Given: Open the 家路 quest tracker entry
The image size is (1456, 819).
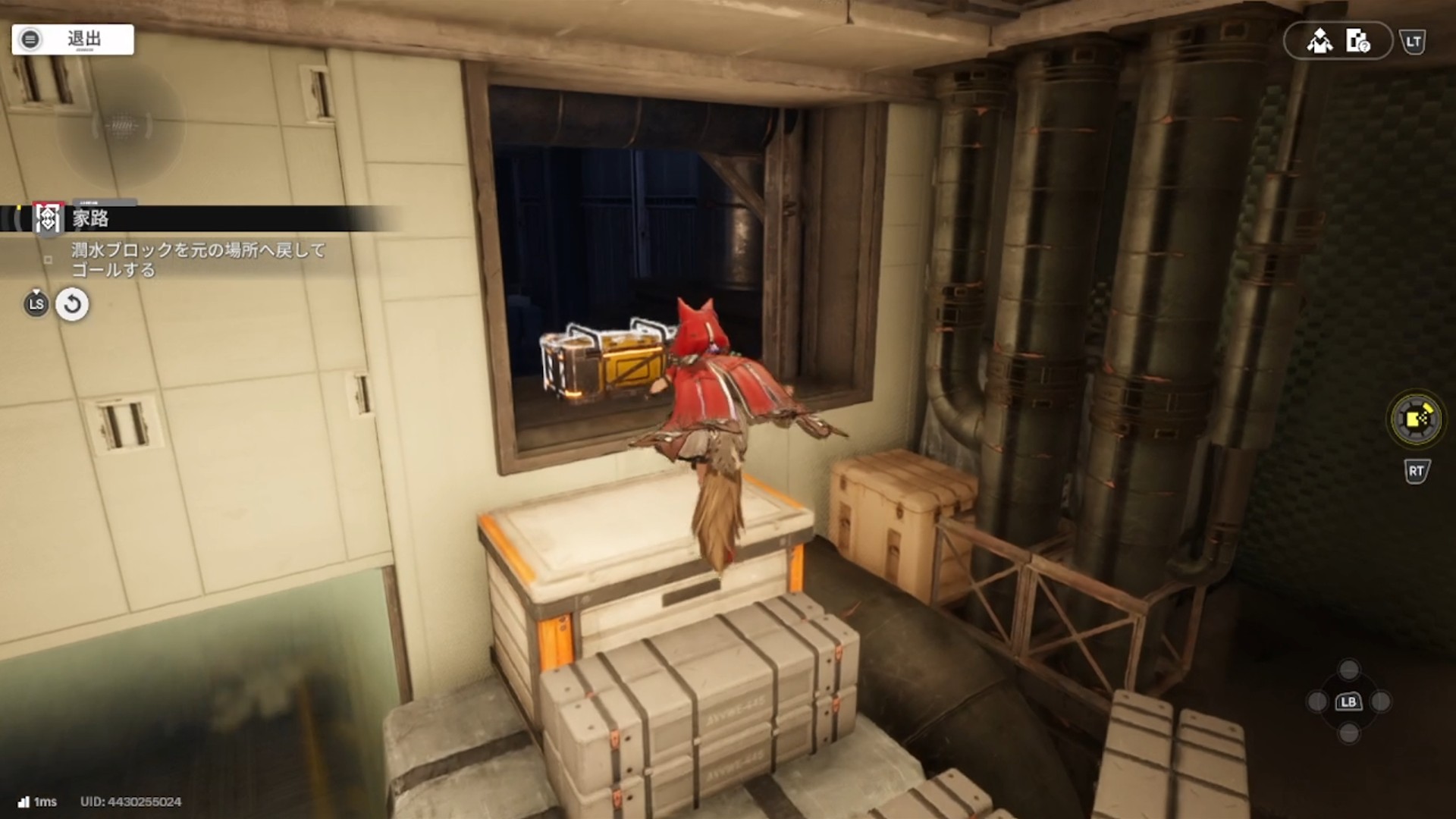Looking at the screenshot, I should 91,218.
